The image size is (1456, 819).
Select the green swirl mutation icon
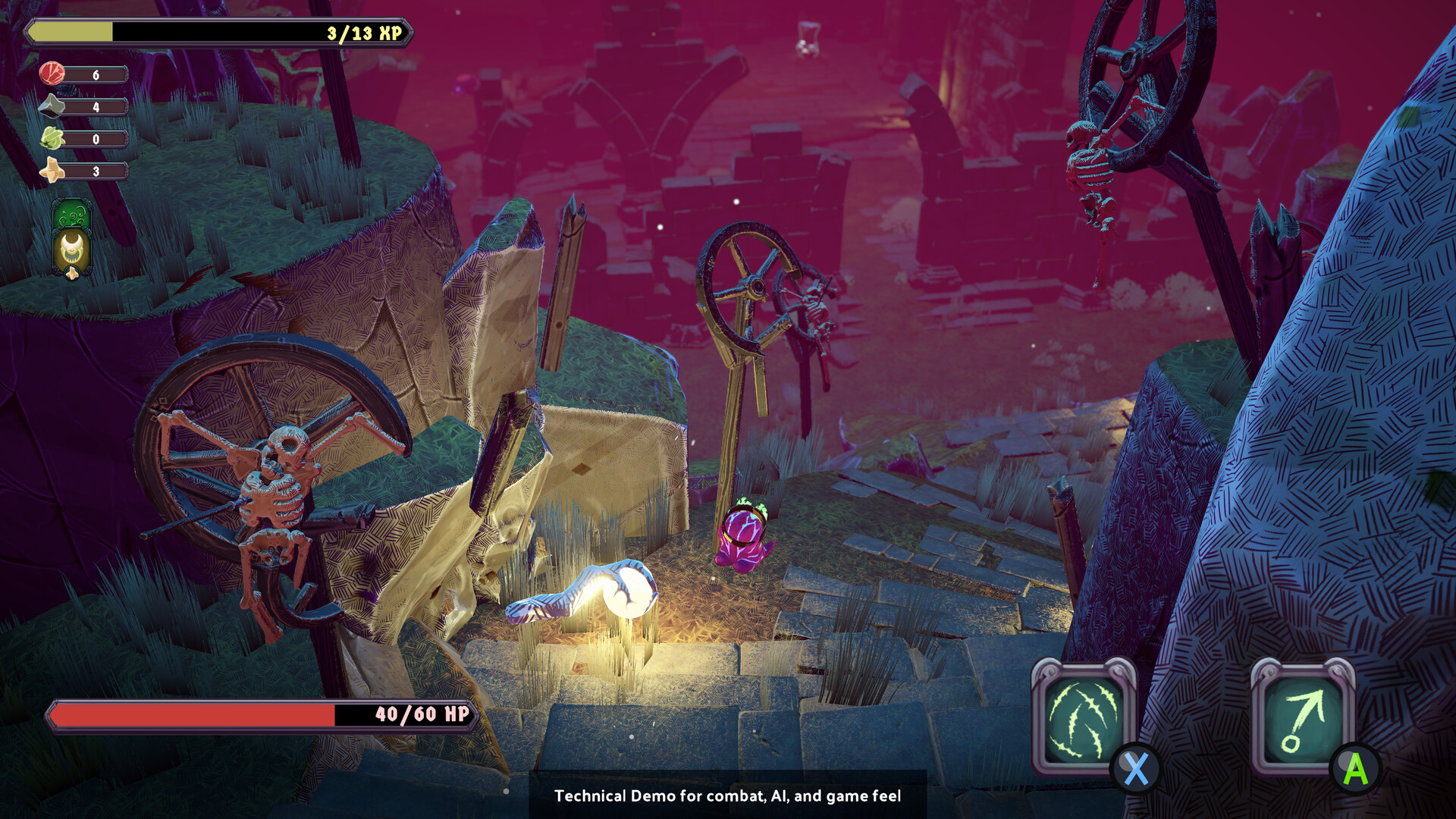(72, 215)
